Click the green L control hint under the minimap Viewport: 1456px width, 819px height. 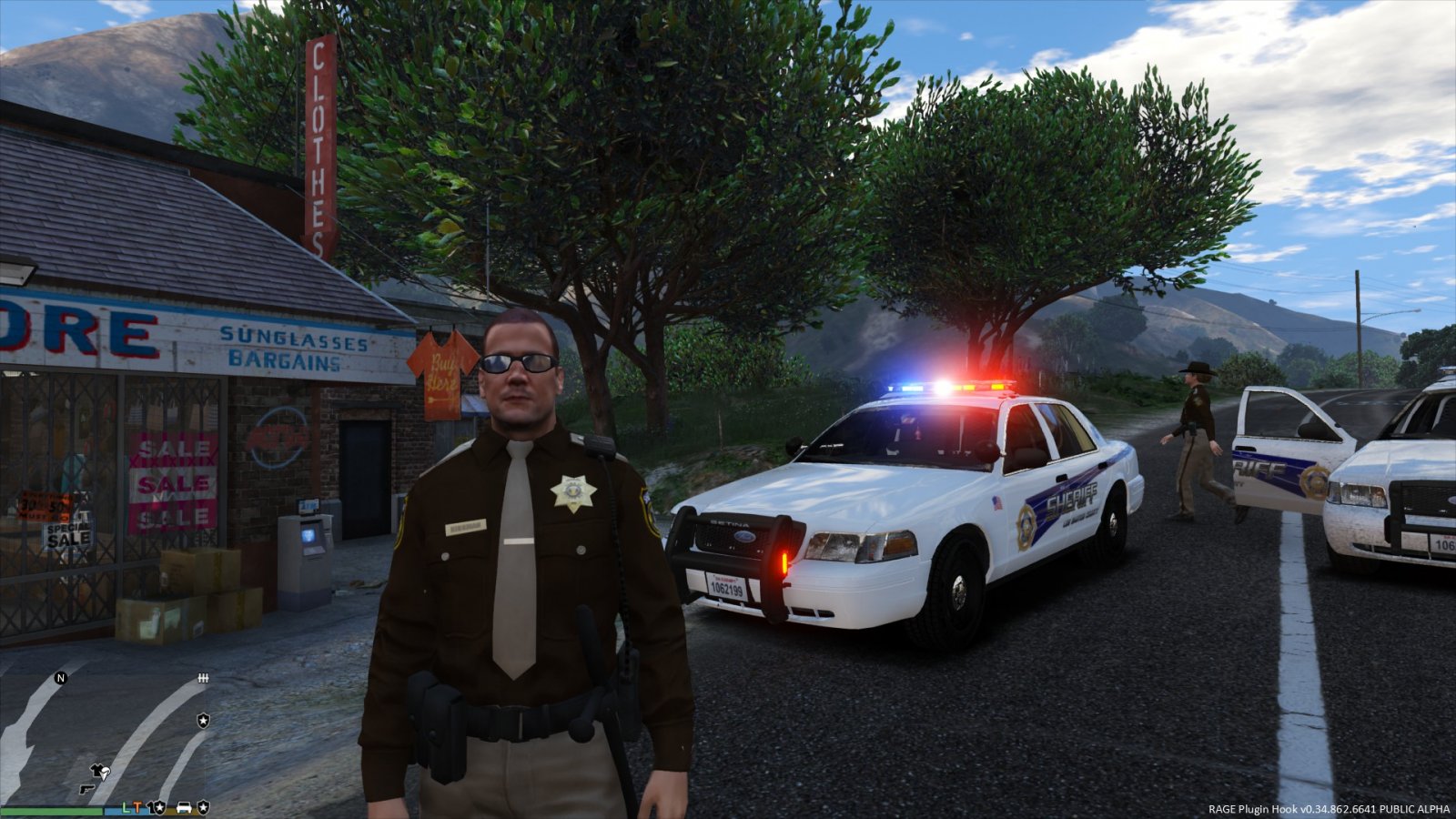(x=126, y=809)
